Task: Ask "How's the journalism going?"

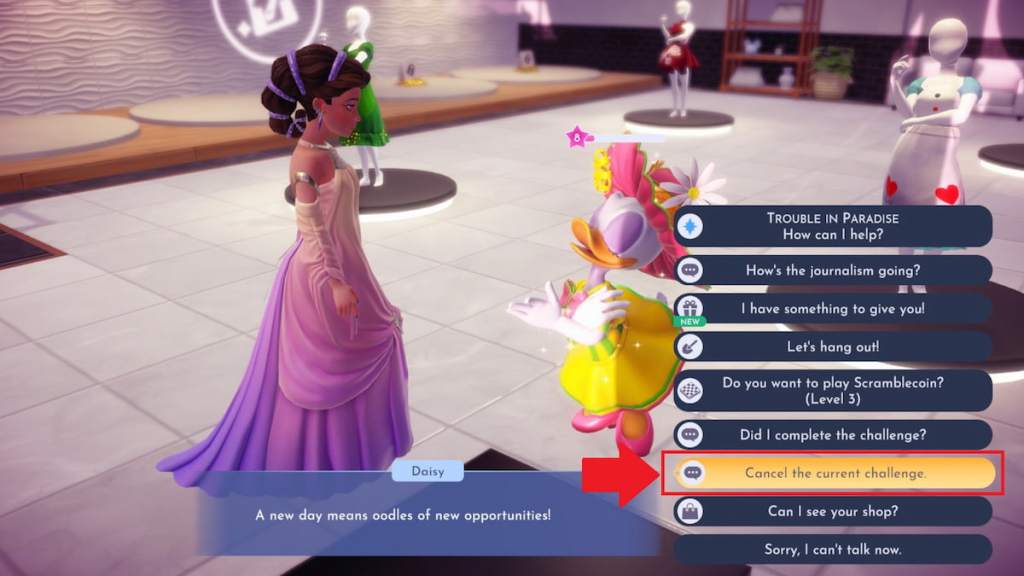Action: pyautogui.click(x=832, y=270)
